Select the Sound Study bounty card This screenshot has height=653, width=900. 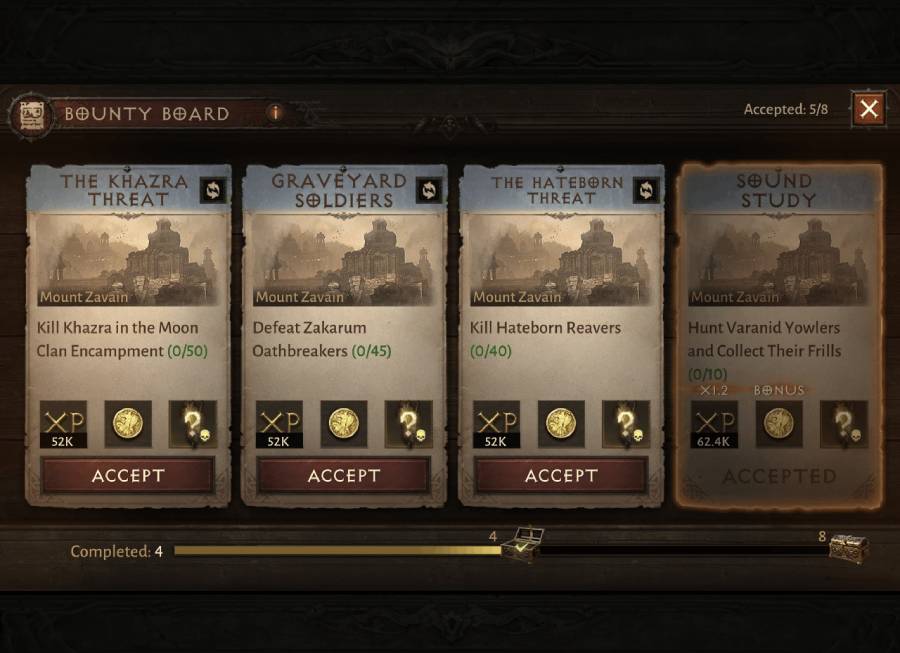point(779,300)
